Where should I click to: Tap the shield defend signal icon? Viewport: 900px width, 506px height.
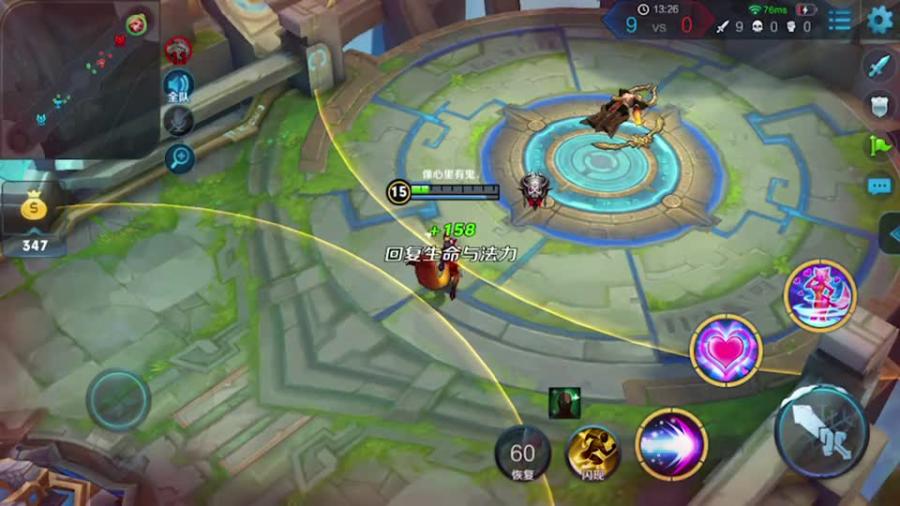point(878,106)
